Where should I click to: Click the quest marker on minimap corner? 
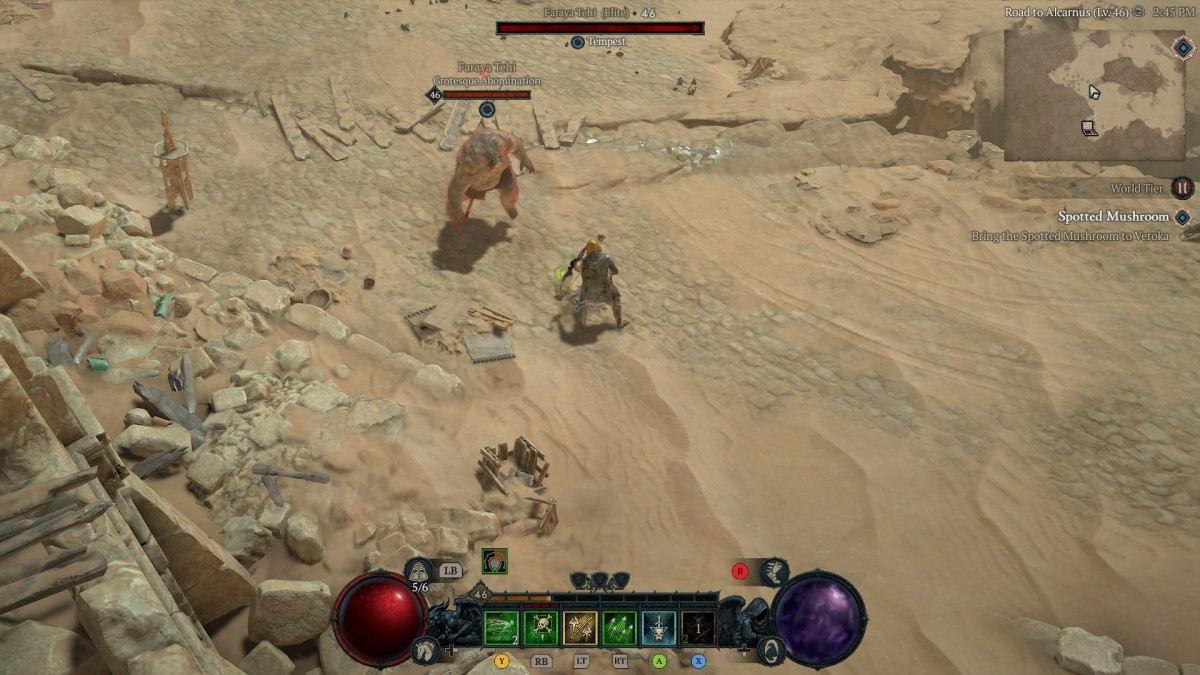[x=1184, y=47]
